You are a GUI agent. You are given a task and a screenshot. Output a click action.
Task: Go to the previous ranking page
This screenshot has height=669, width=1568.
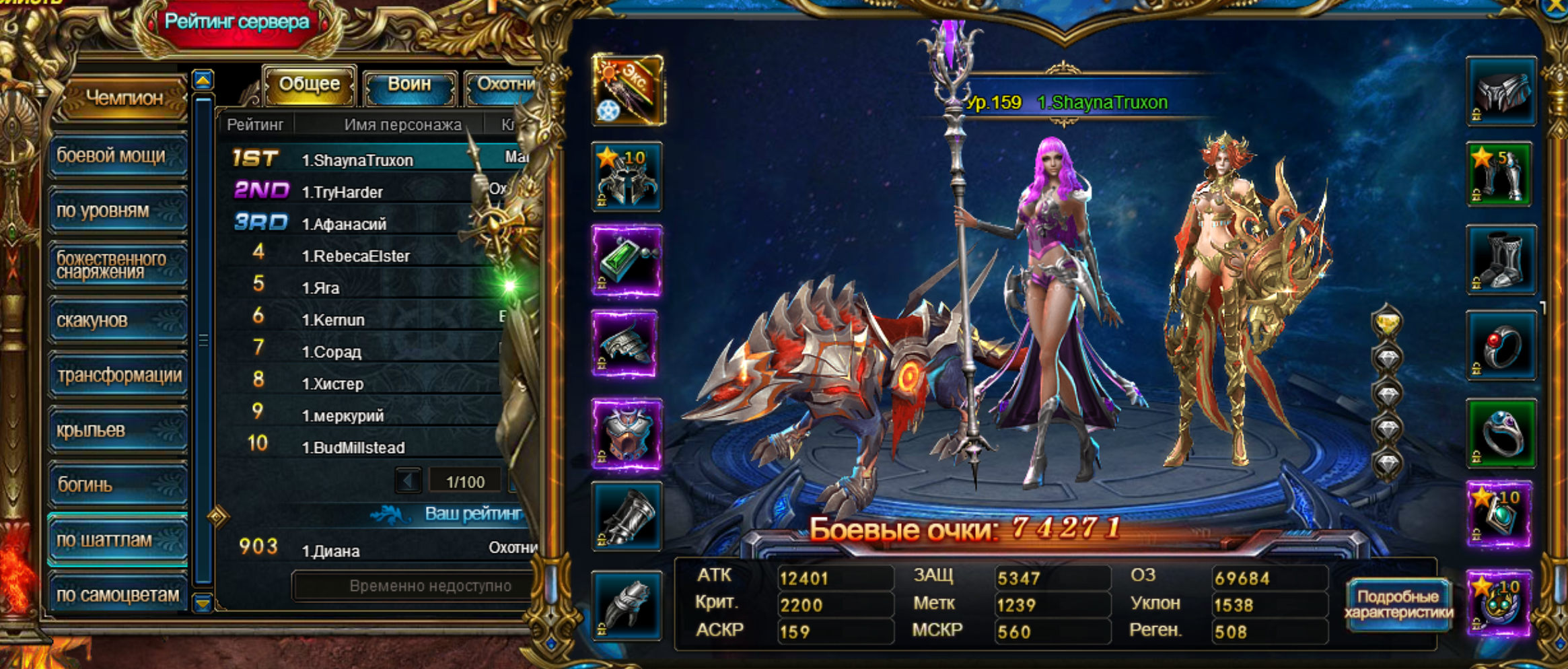tap(408, 481)
